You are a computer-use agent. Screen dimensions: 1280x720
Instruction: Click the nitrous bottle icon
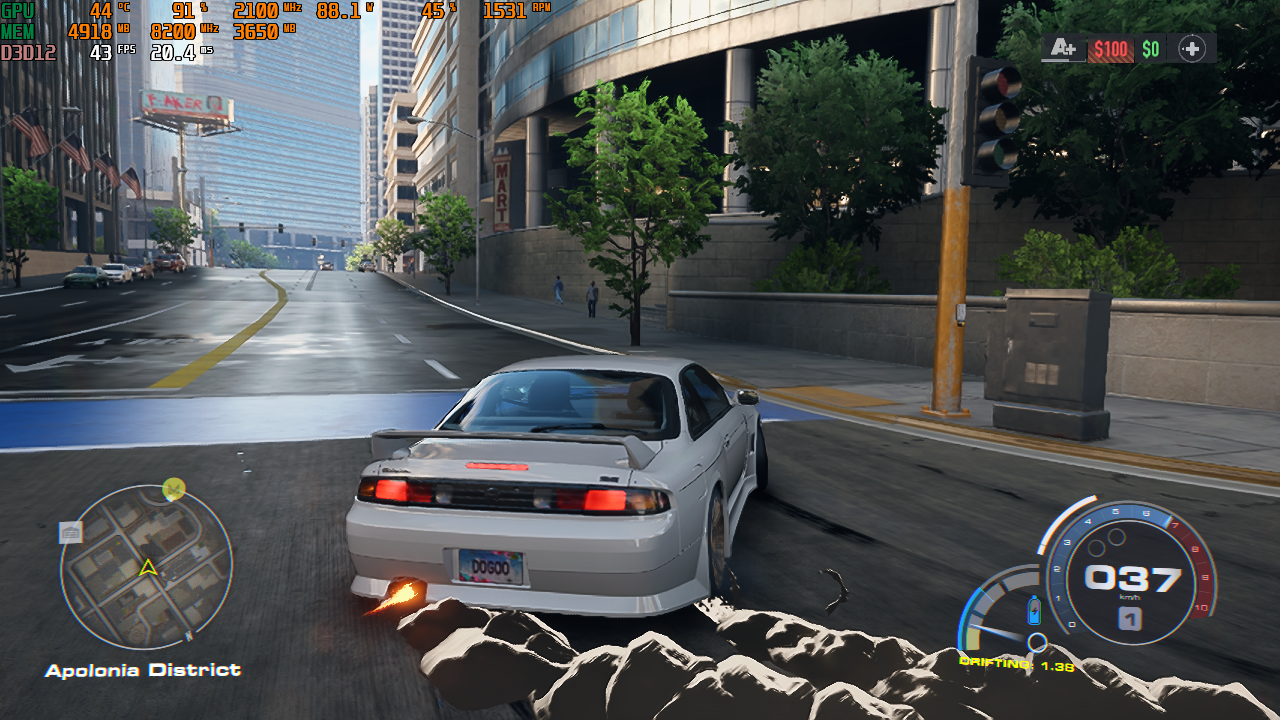(1034, 610)
